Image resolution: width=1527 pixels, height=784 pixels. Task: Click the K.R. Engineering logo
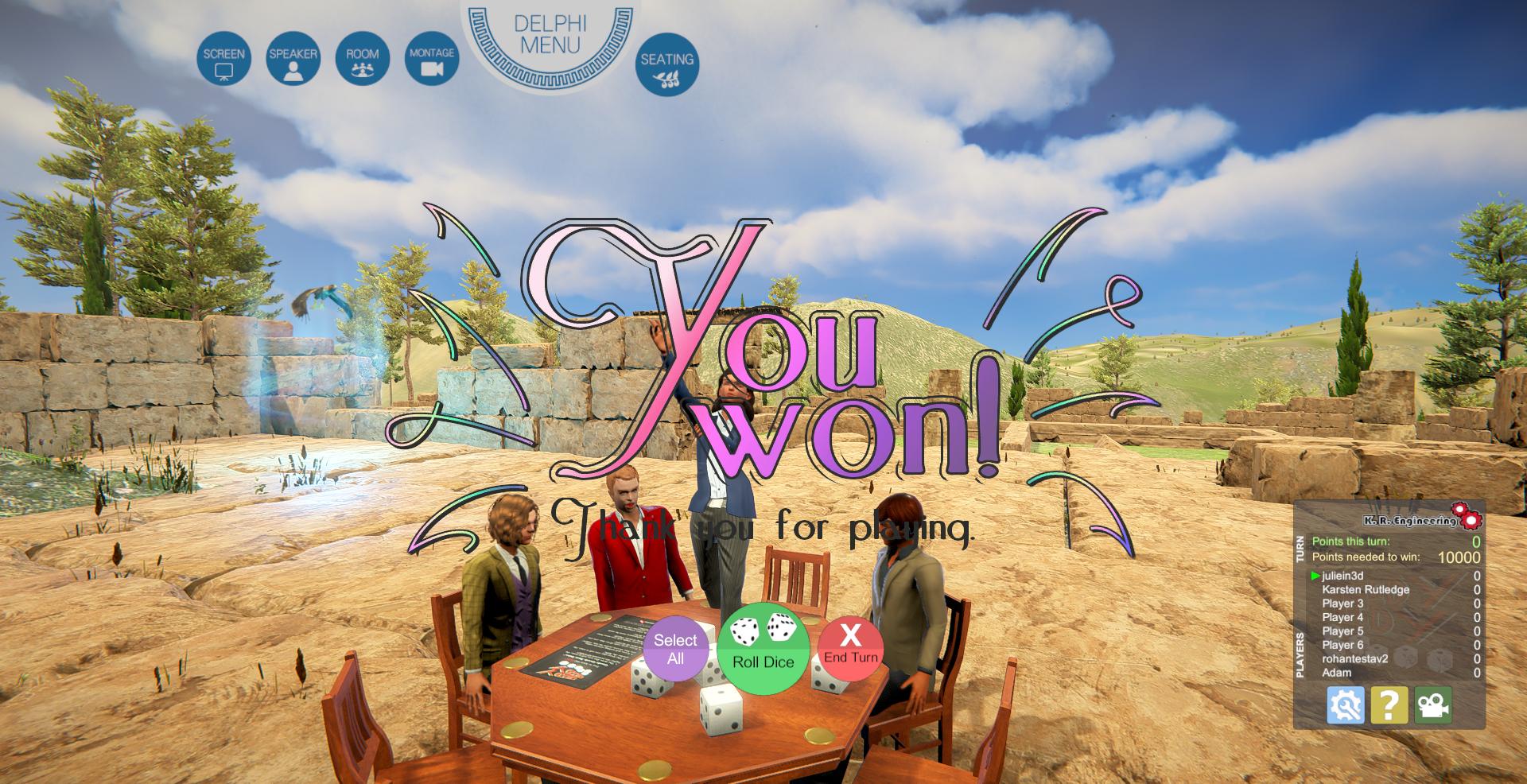1420,518
